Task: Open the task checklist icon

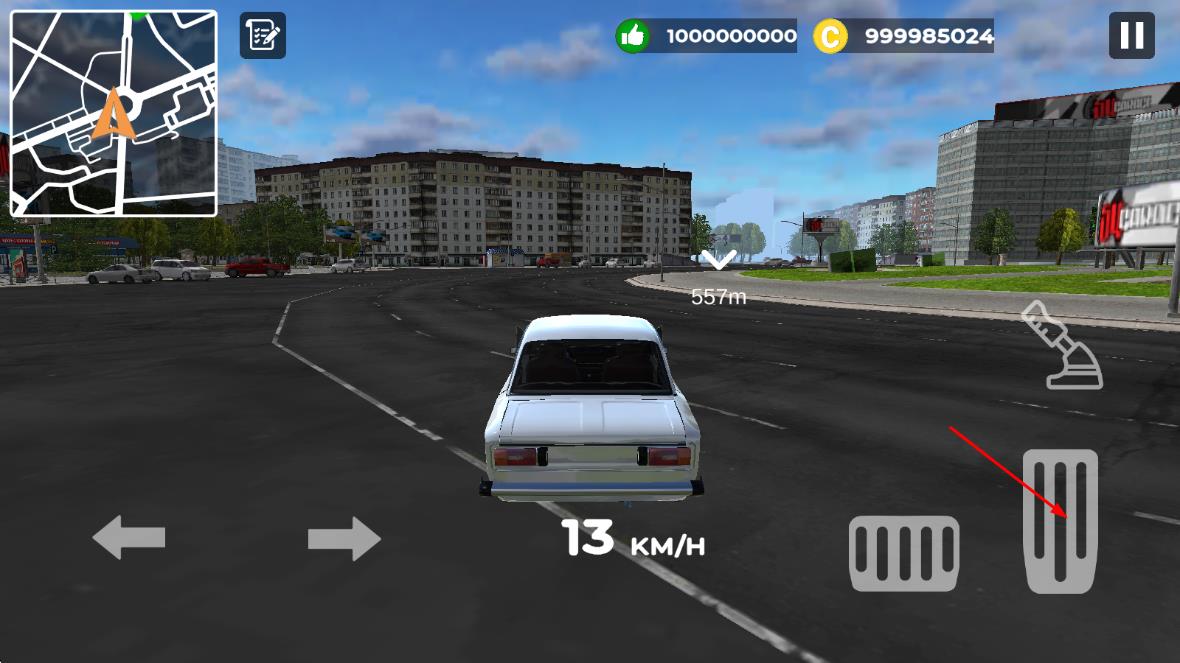Action: (x=262, y=36)
